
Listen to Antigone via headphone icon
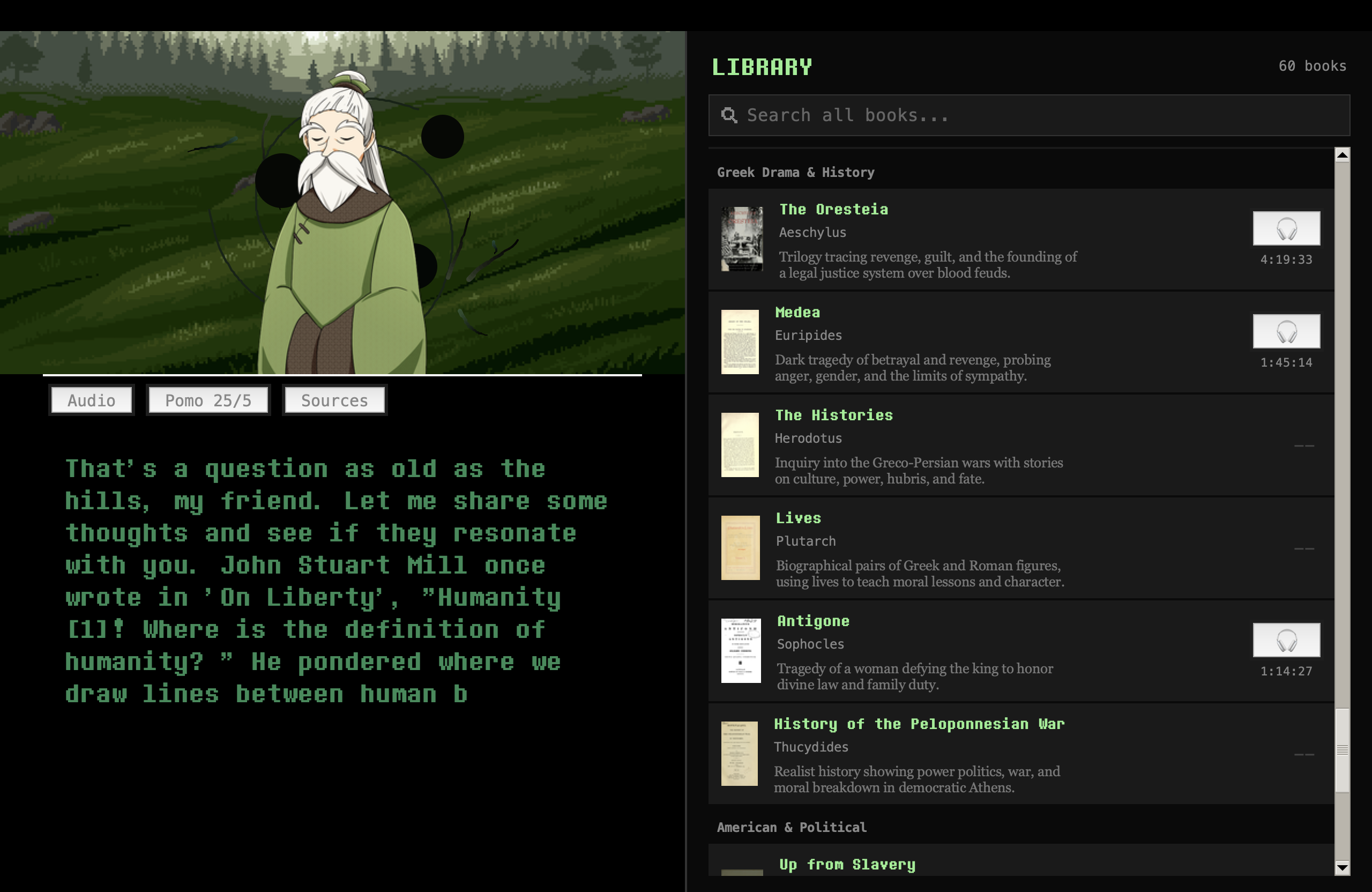[1287, 640]
